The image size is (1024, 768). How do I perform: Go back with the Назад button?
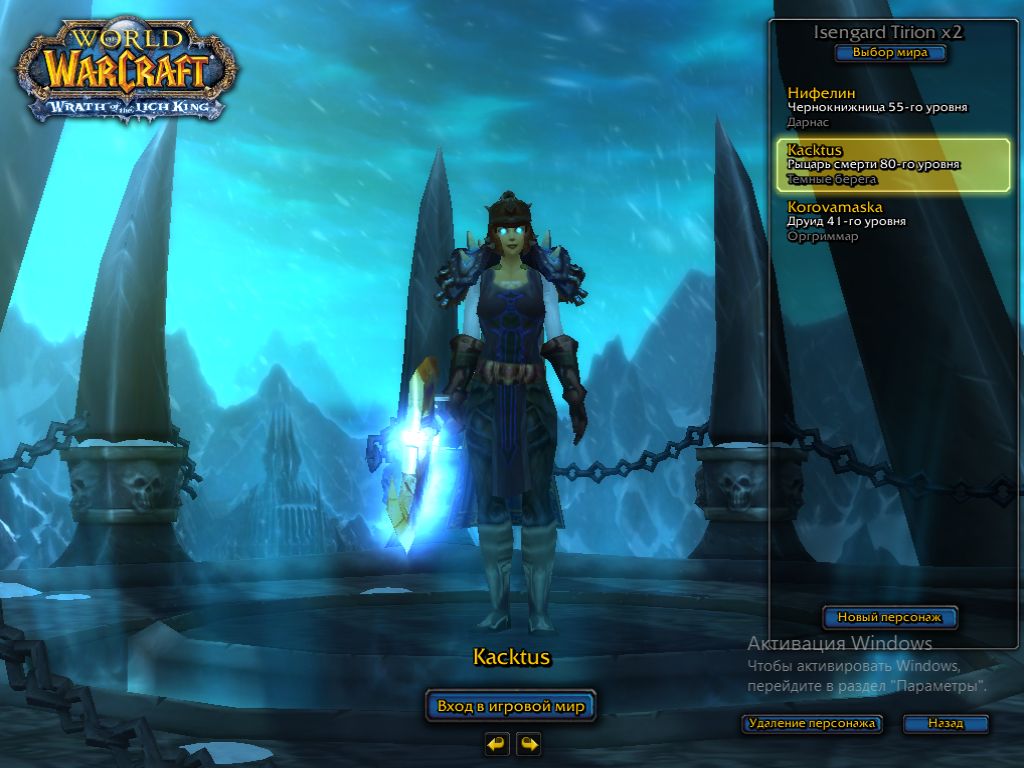coord(945,723)
